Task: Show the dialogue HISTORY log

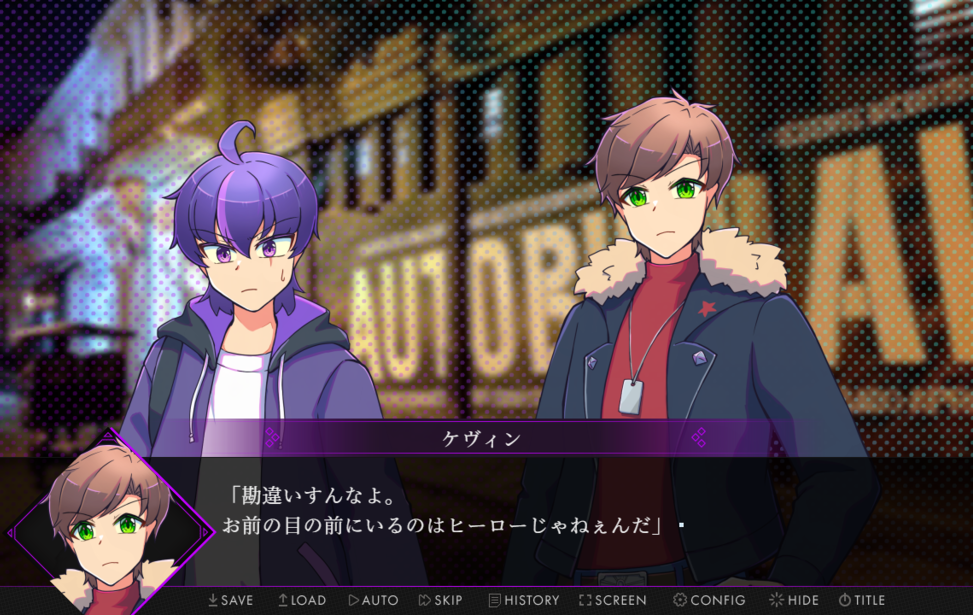Action: pos(523,600)
